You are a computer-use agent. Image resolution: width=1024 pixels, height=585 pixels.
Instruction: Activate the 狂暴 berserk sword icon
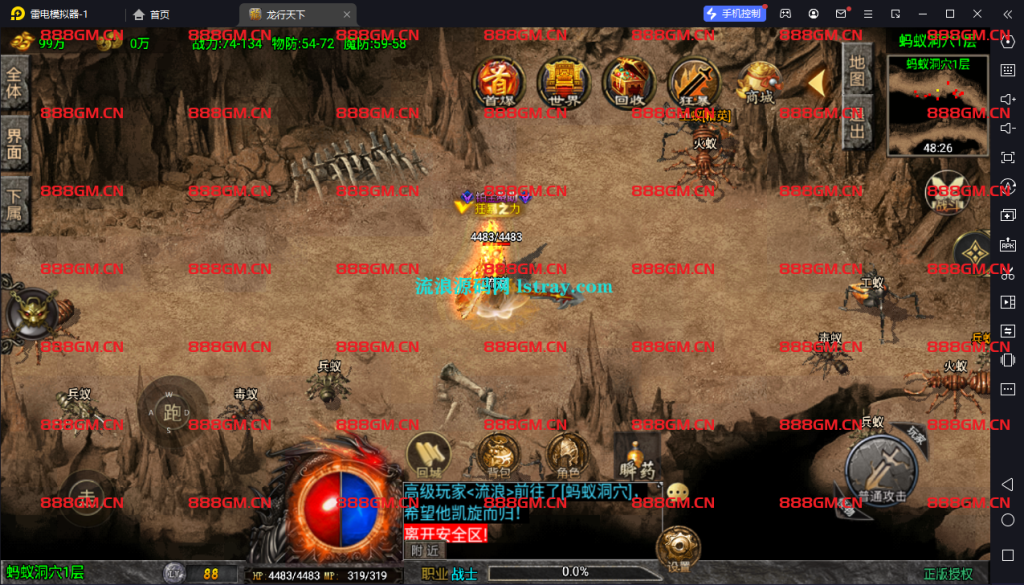[692, 81]
